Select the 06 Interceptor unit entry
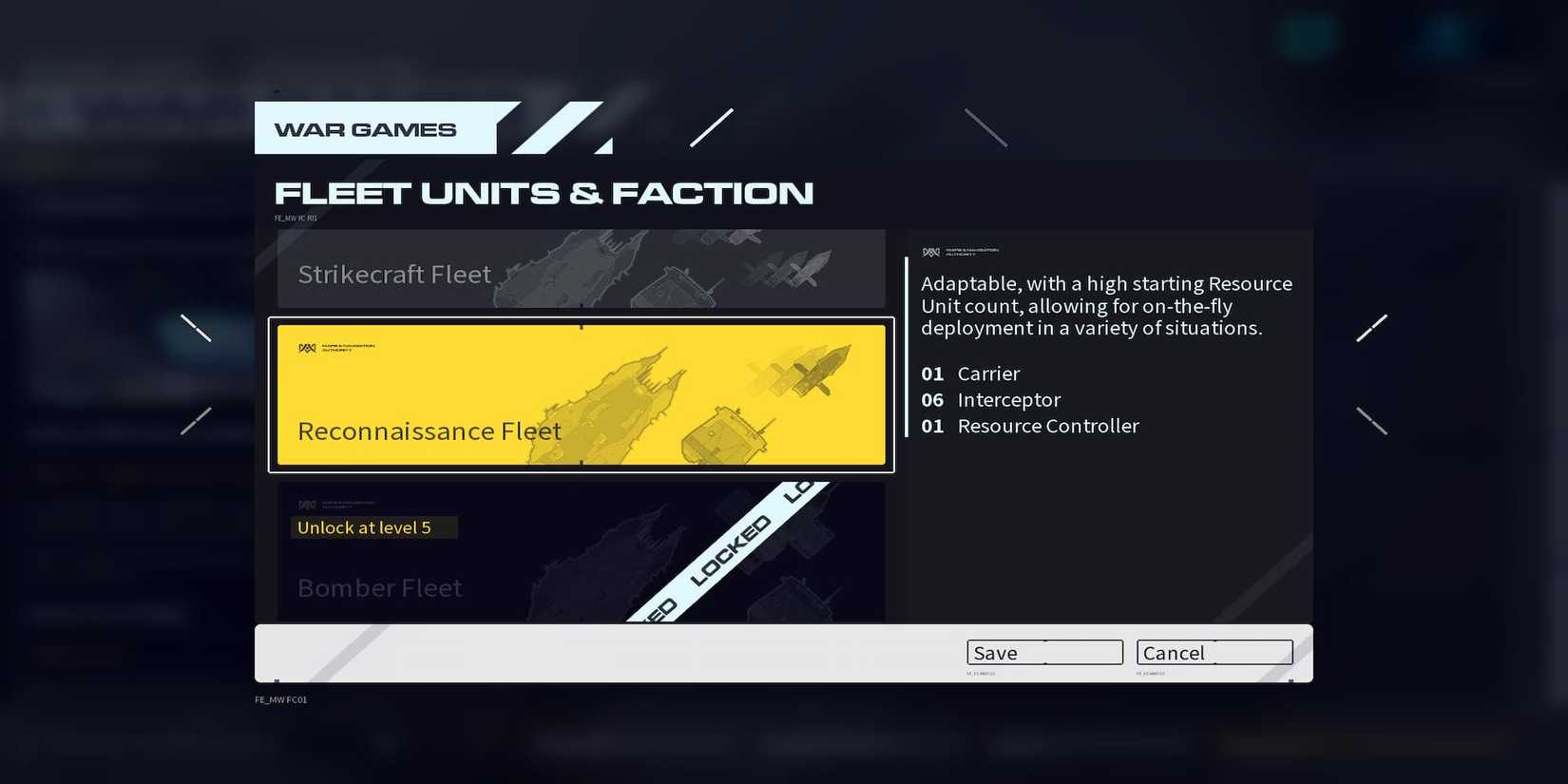Viewport: 1568px width, 784px height. (x=990, y=400)
